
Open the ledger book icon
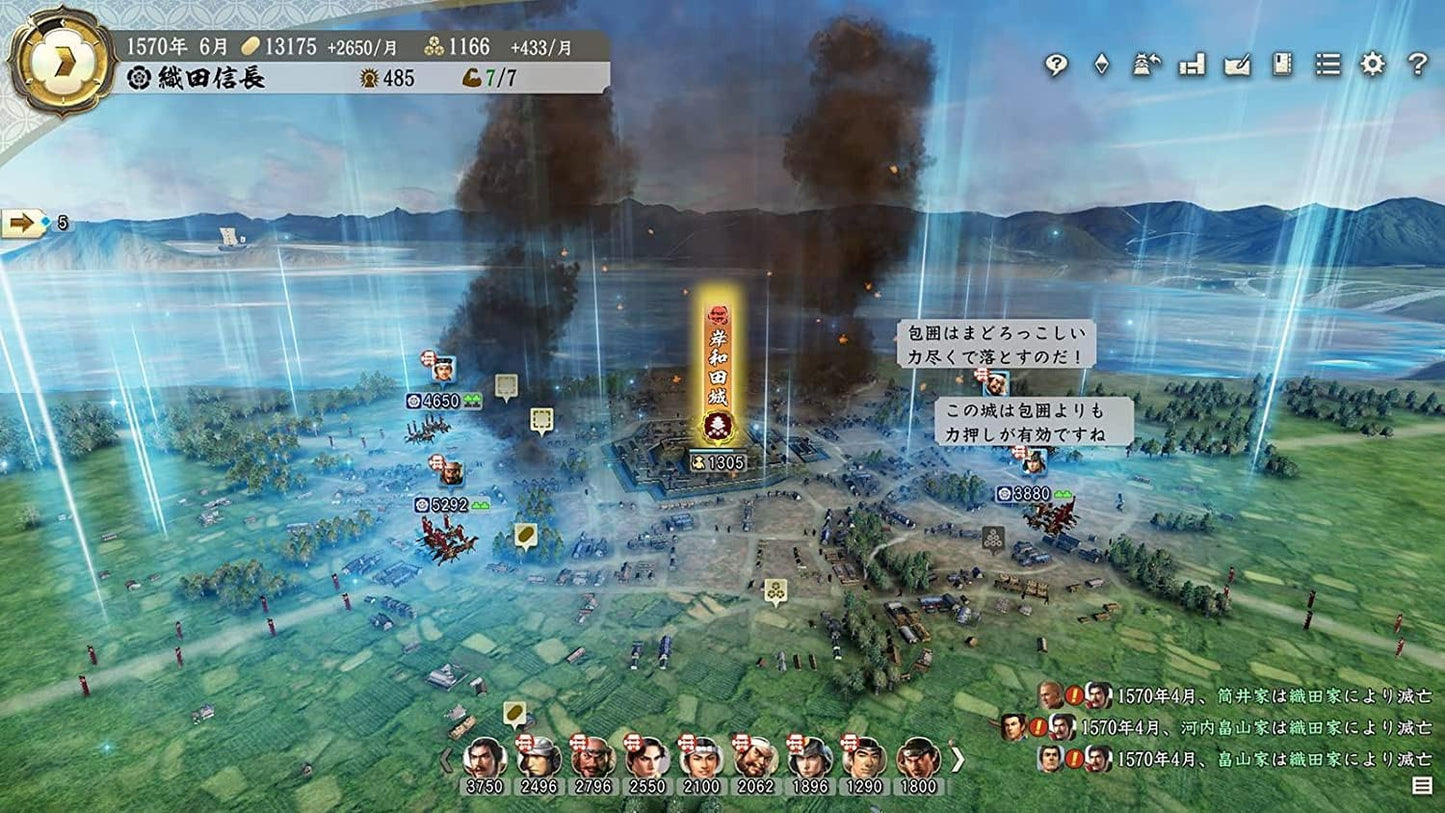(1281, 63)
